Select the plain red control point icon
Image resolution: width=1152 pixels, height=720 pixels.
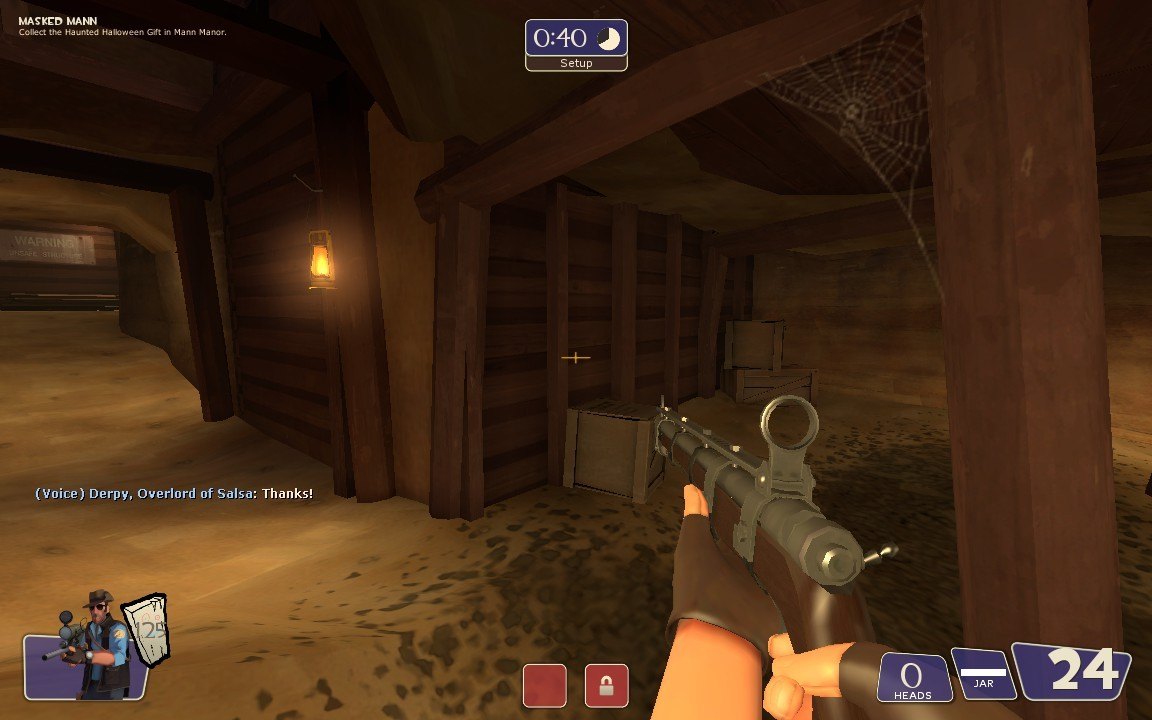pyautogui.click(x=544, y=686)
